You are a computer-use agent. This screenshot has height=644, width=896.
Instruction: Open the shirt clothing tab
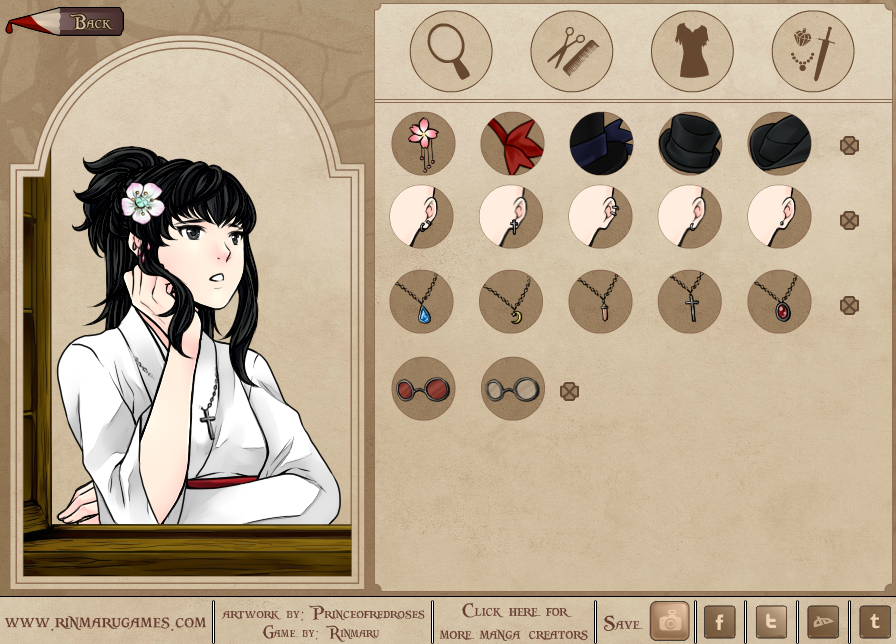(692, 50)
